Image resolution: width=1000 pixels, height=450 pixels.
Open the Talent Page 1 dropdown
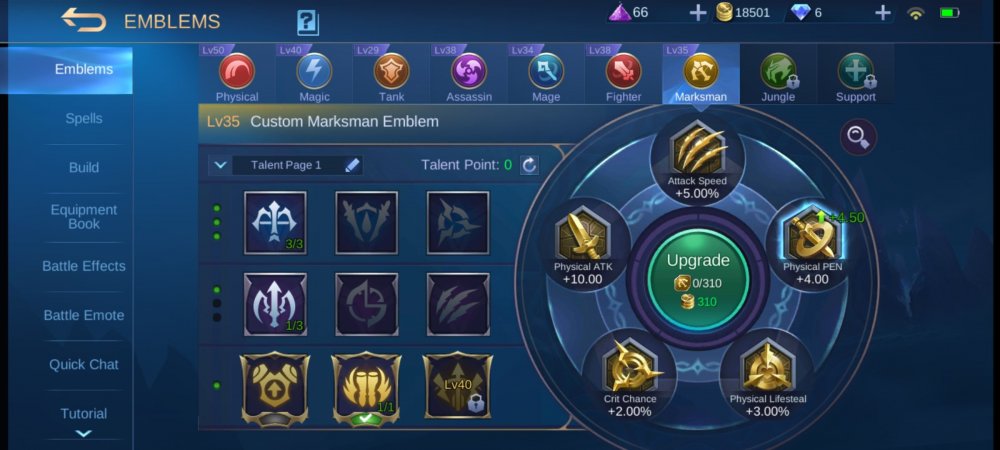click(219, 165)
